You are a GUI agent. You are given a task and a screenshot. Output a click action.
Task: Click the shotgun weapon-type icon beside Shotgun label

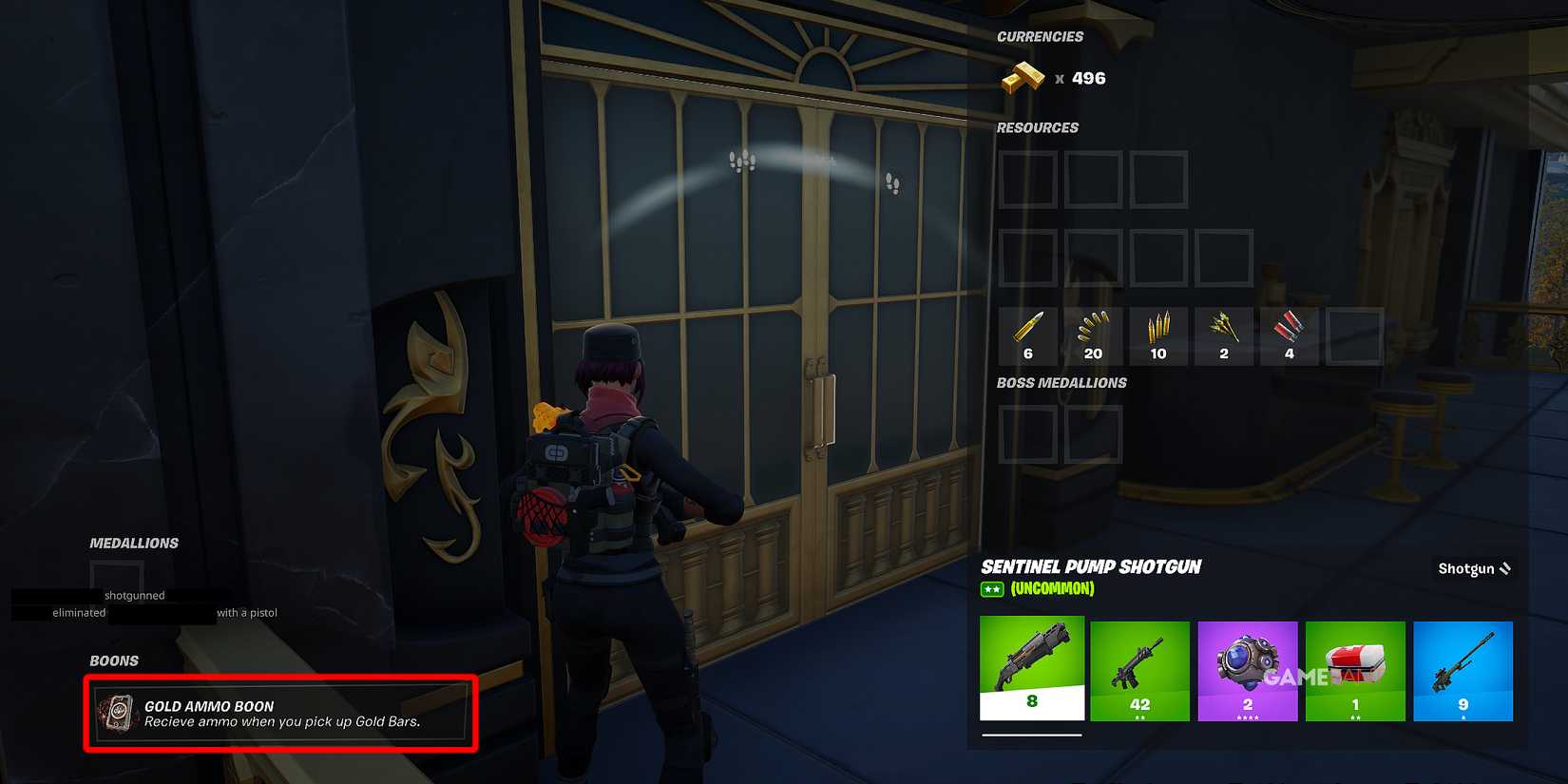point(1506,568)
